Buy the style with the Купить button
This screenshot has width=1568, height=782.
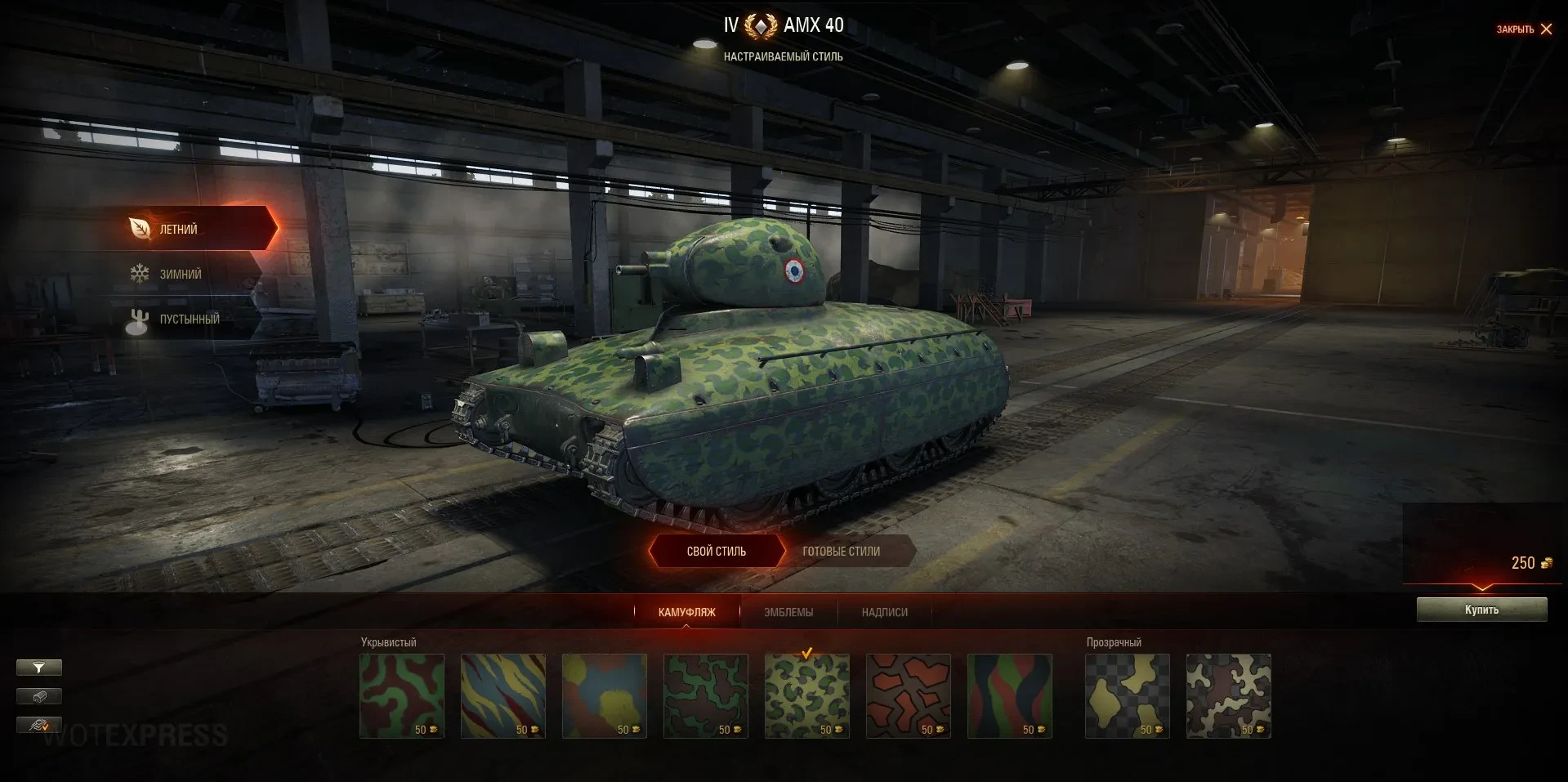coord(1481,610)
